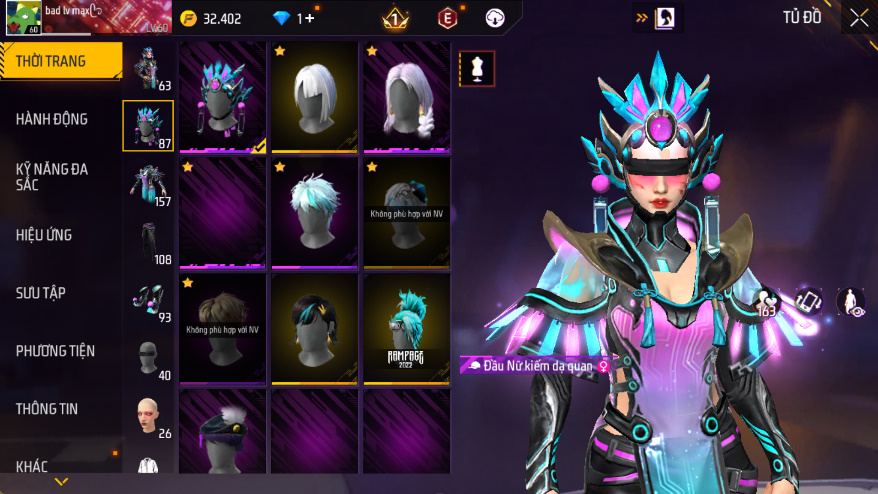Toggle the character visibility eye icon
Image resolution: width=878 pixels, height=494 pixels.
click(x=851, y=302)
